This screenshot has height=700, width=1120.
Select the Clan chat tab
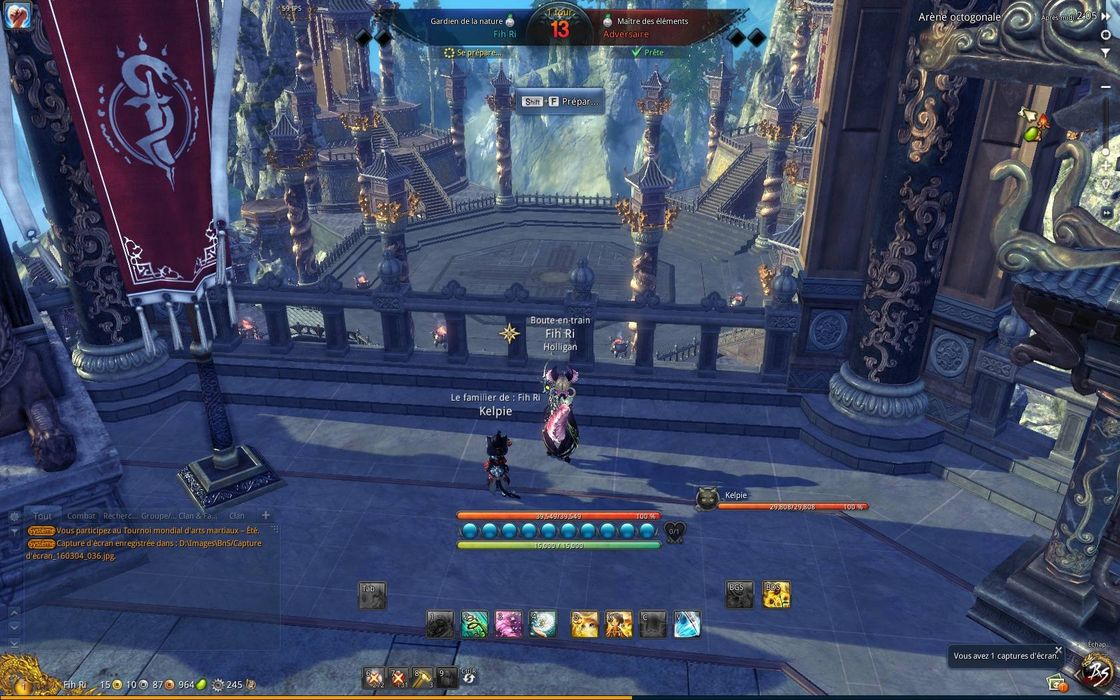point(237,515)
